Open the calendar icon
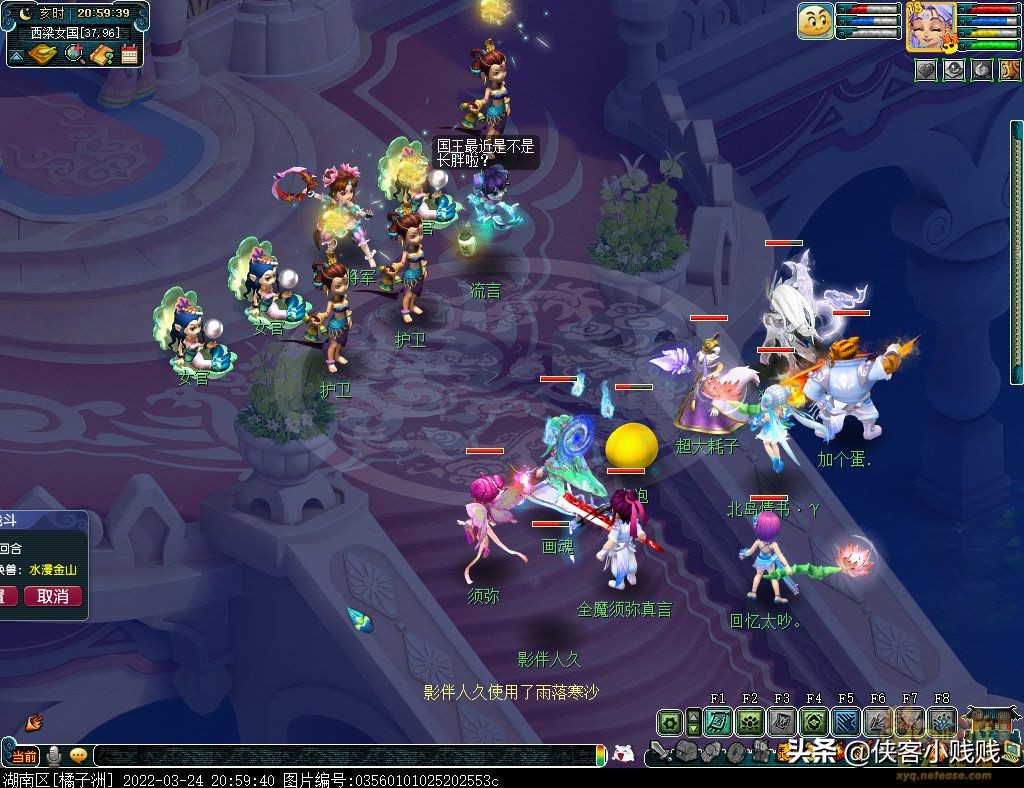 pos(129,54)
